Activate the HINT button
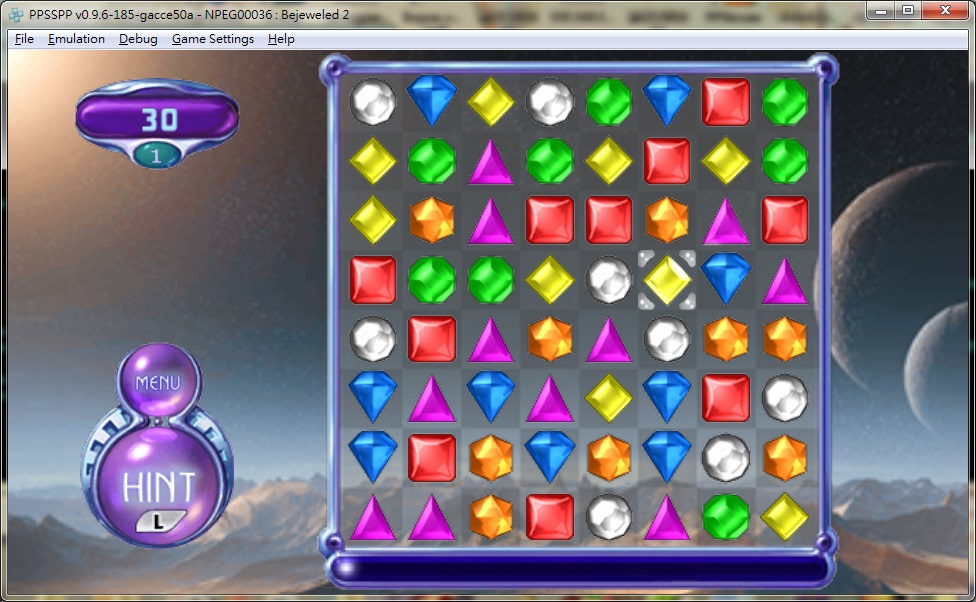976x602 pixels. click(158, 486)
